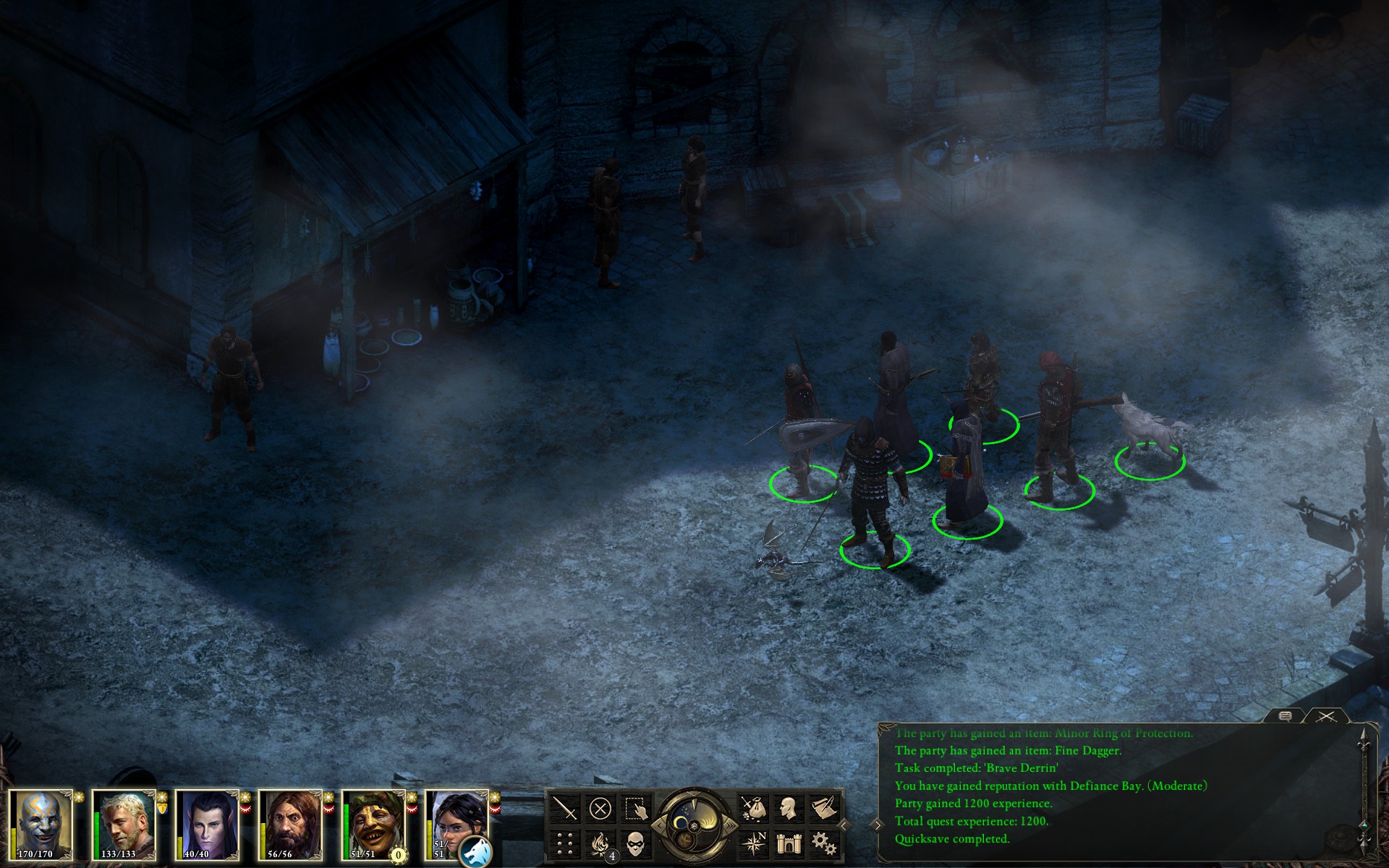Viewport: 1389px width, 868px height.
Task: Open the party formation dots menu
Action: tap(565, 843)
